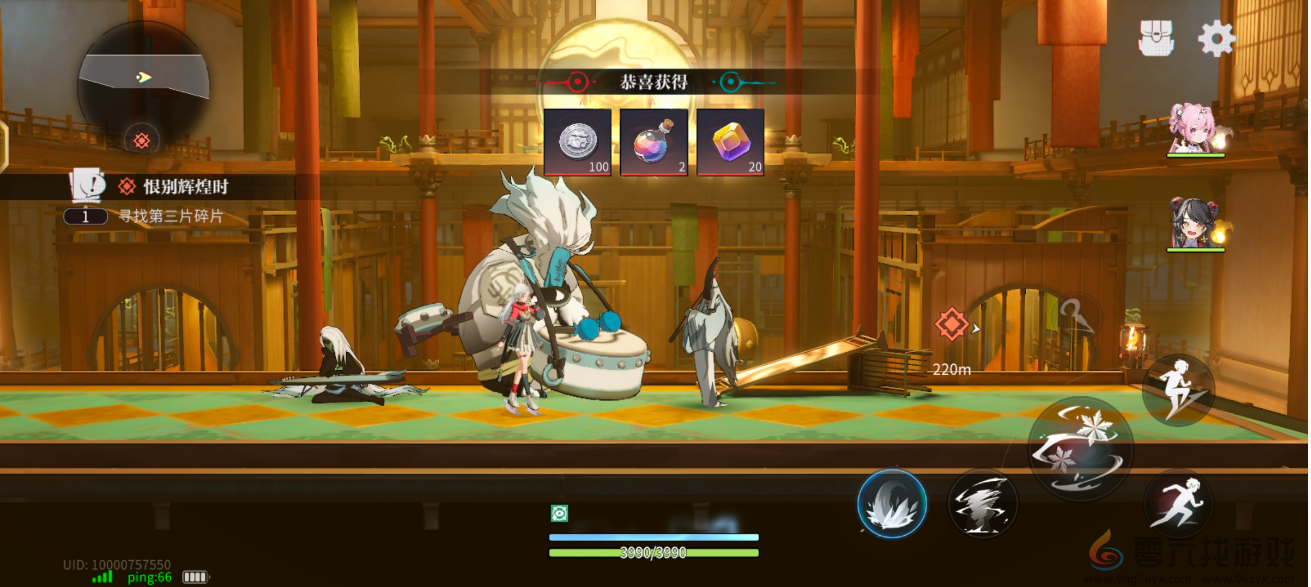Switch to the black-haired character portrait
1311x587 pixels.
[1194, 223]
